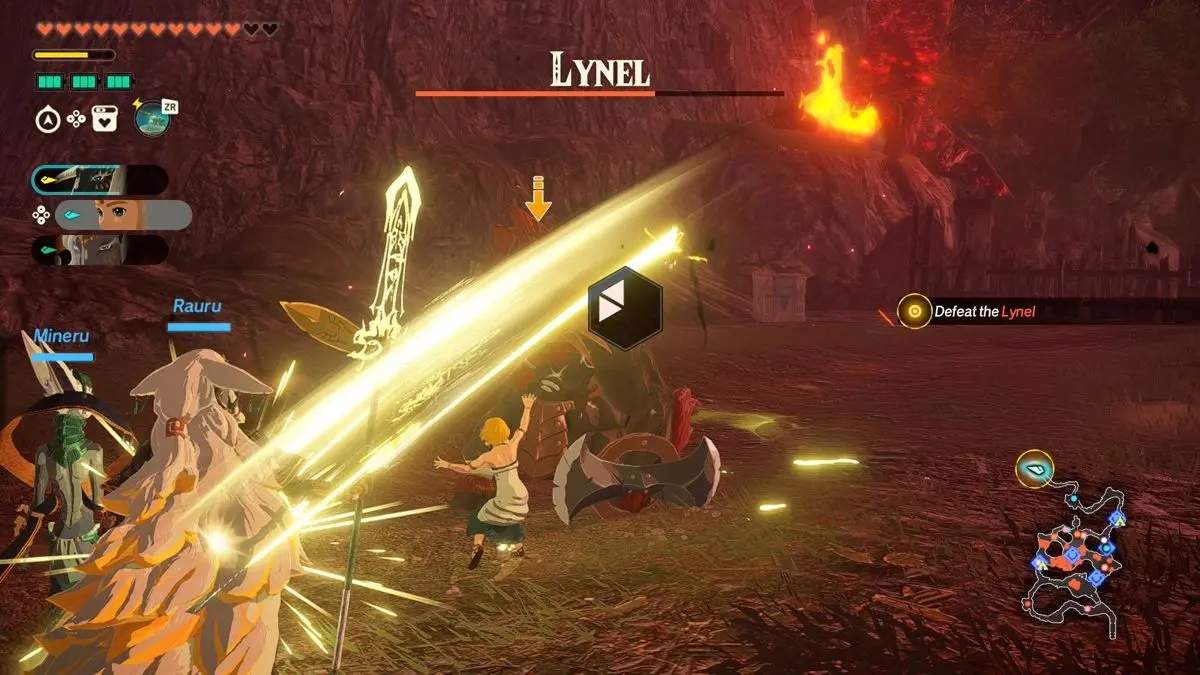Select the bearded character portrait

pyautogui.click(x=98, y=250)
